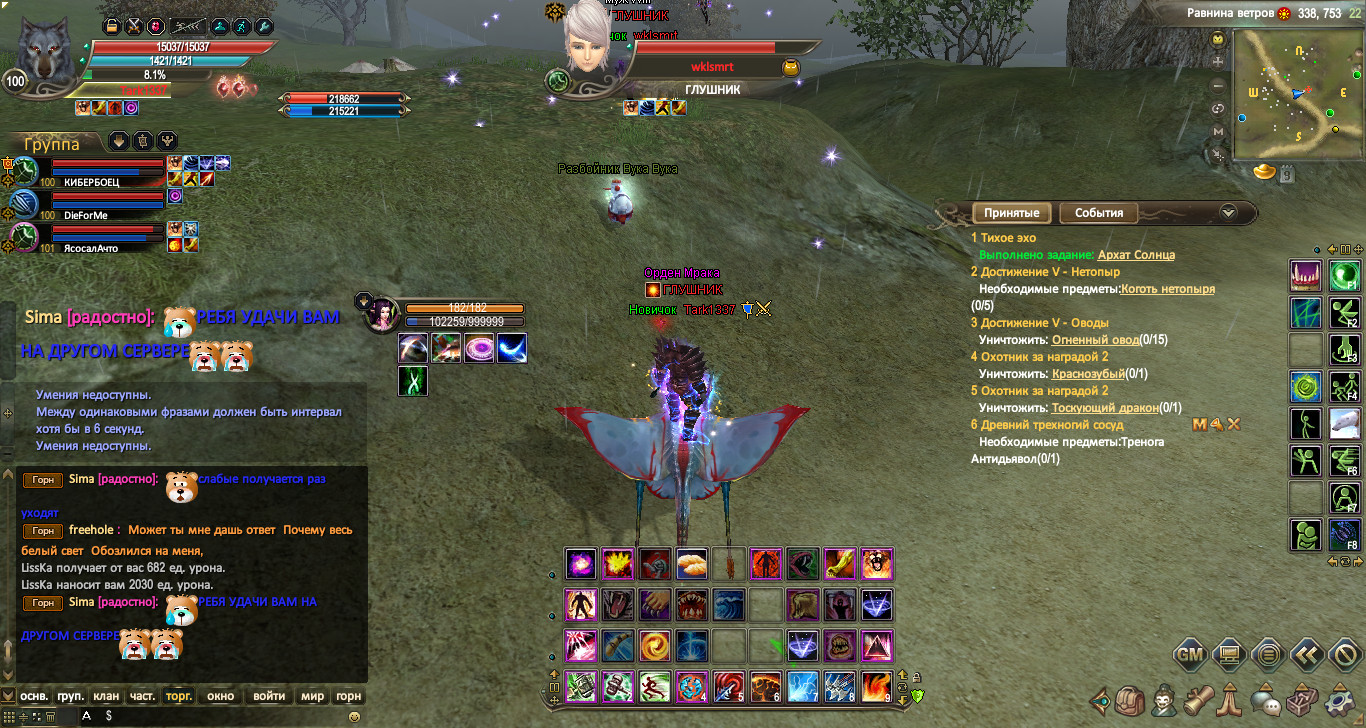Switch to the "События" quest tab
The image size is (1366, 728).
point(1099,213)
